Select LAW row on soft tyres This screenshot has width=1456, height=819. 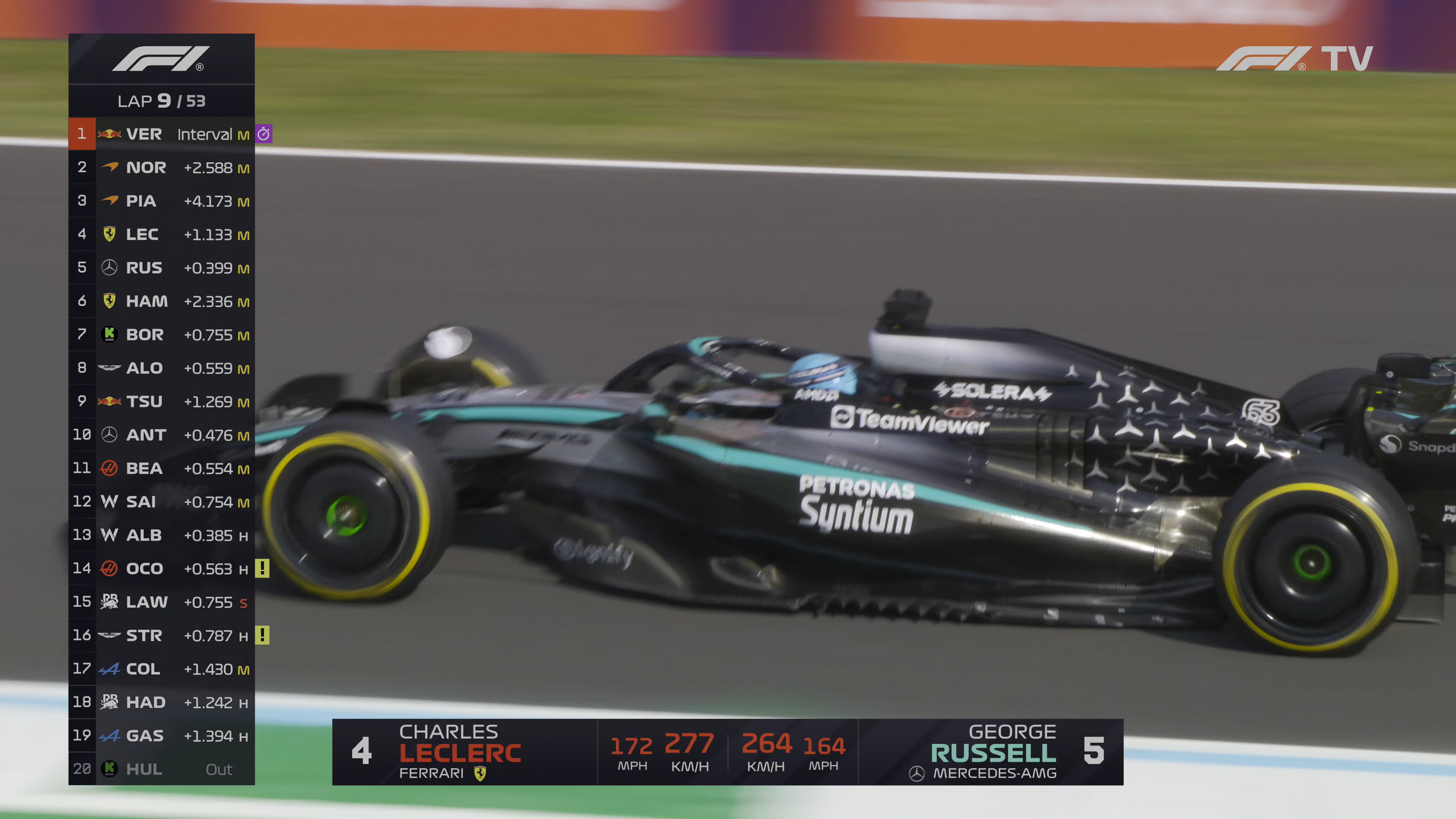point(161,602)
